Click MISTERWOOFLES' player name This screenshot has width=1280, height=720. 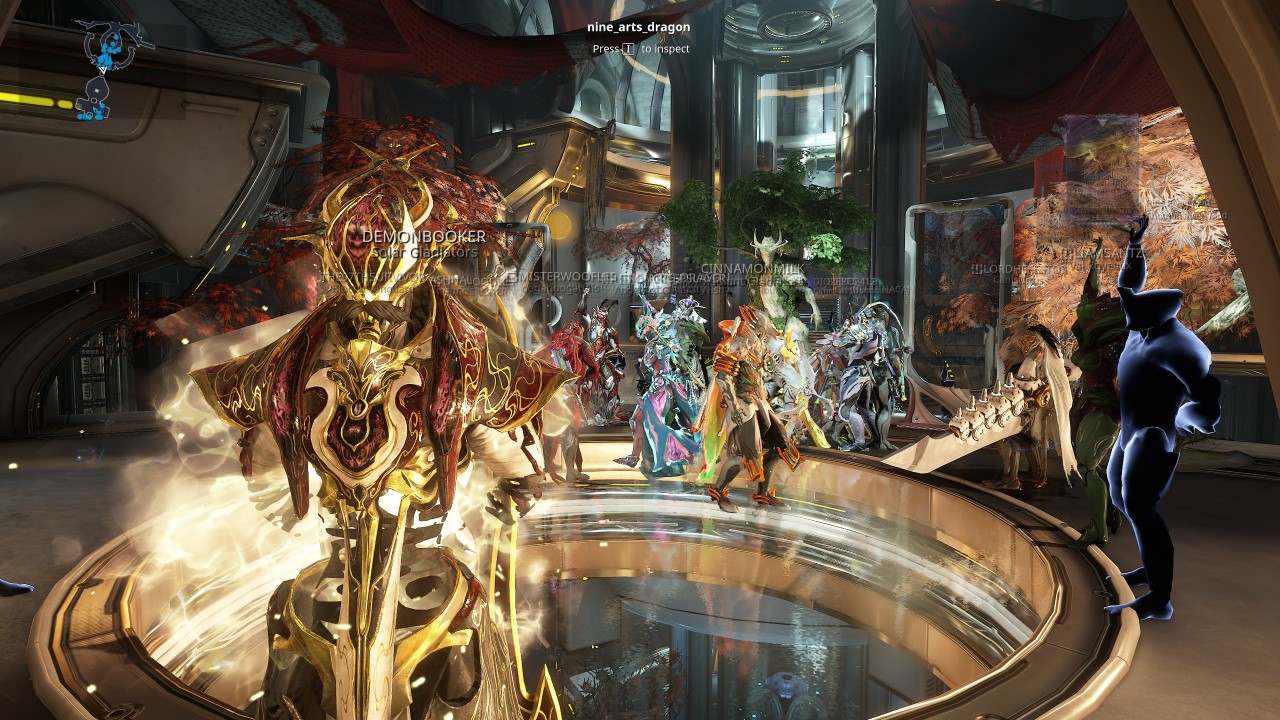point(566,276)
